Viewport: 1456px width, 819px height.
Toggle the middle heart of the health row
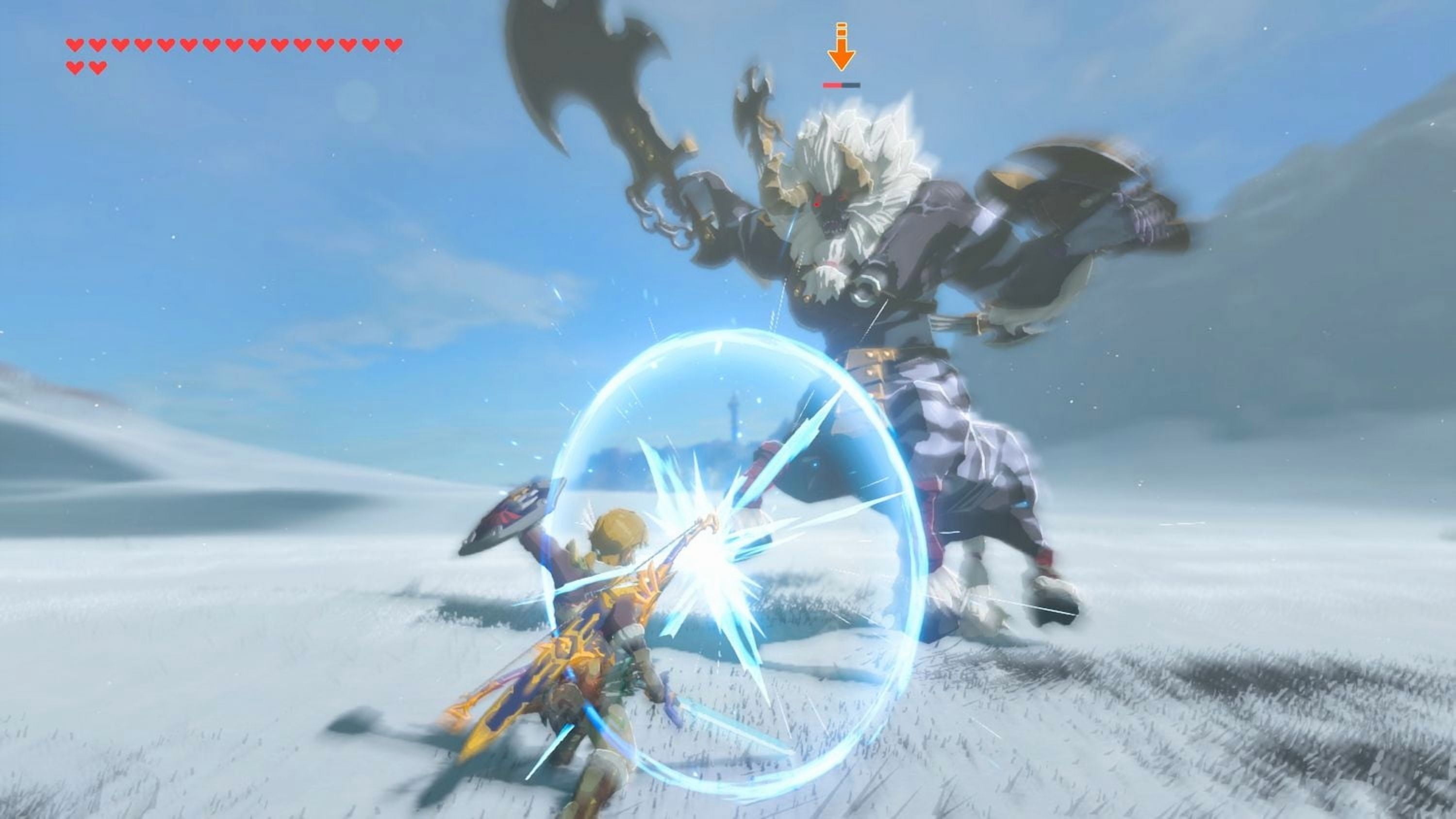[x=234, y=45]
